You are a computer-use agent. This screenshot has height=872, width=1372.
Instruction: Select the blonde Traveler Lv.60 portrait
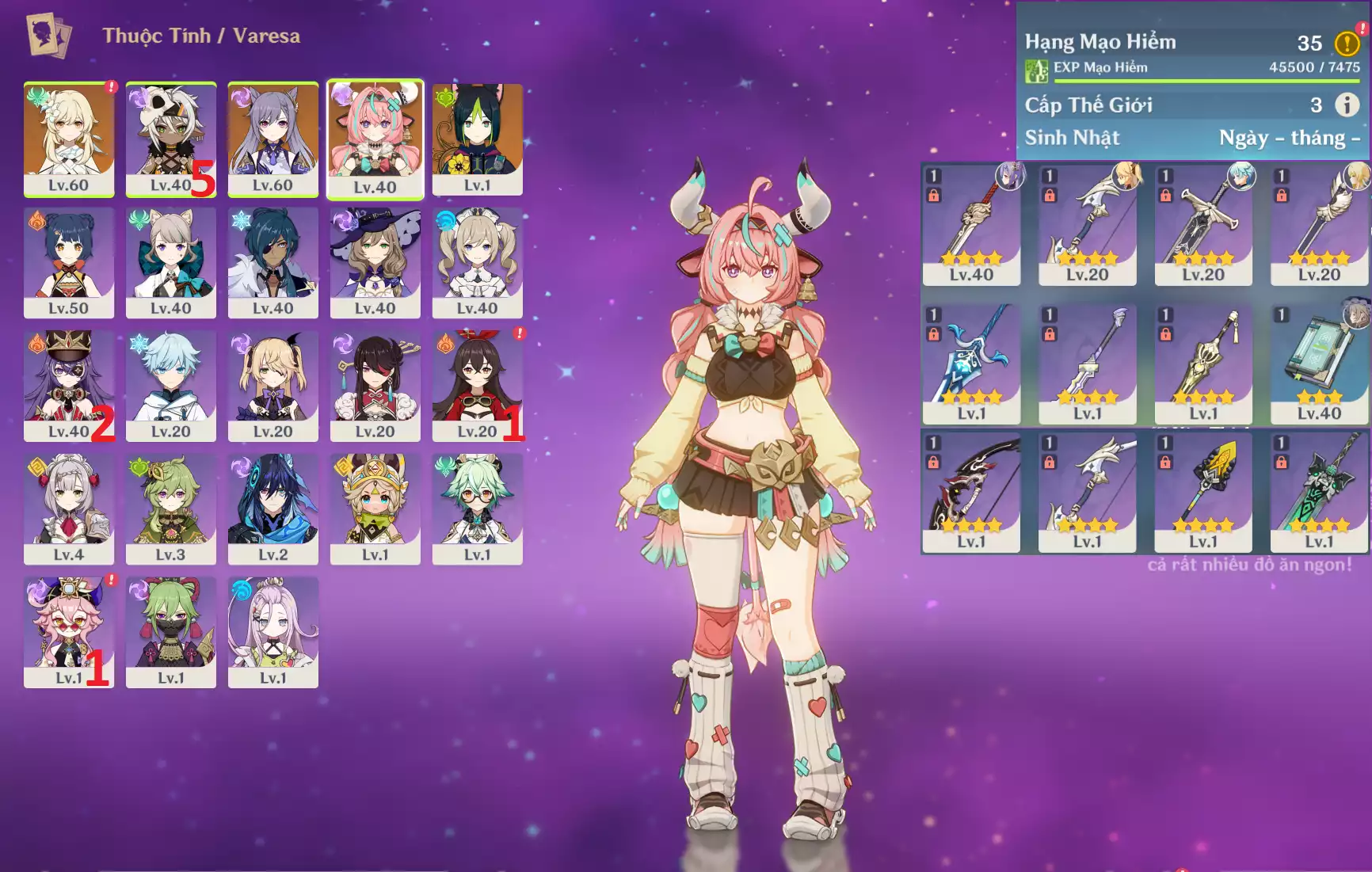(69, 139)
